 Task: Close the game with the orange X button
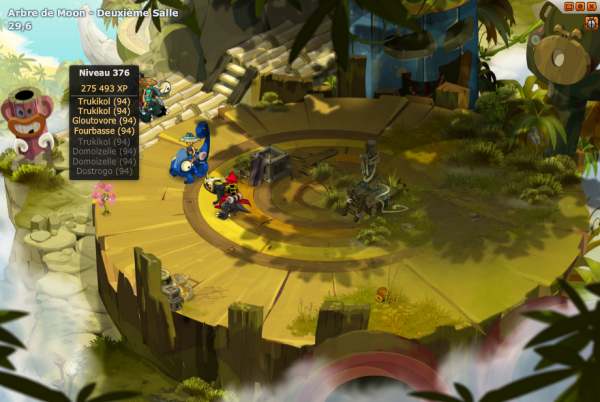(x=591, y=6)
